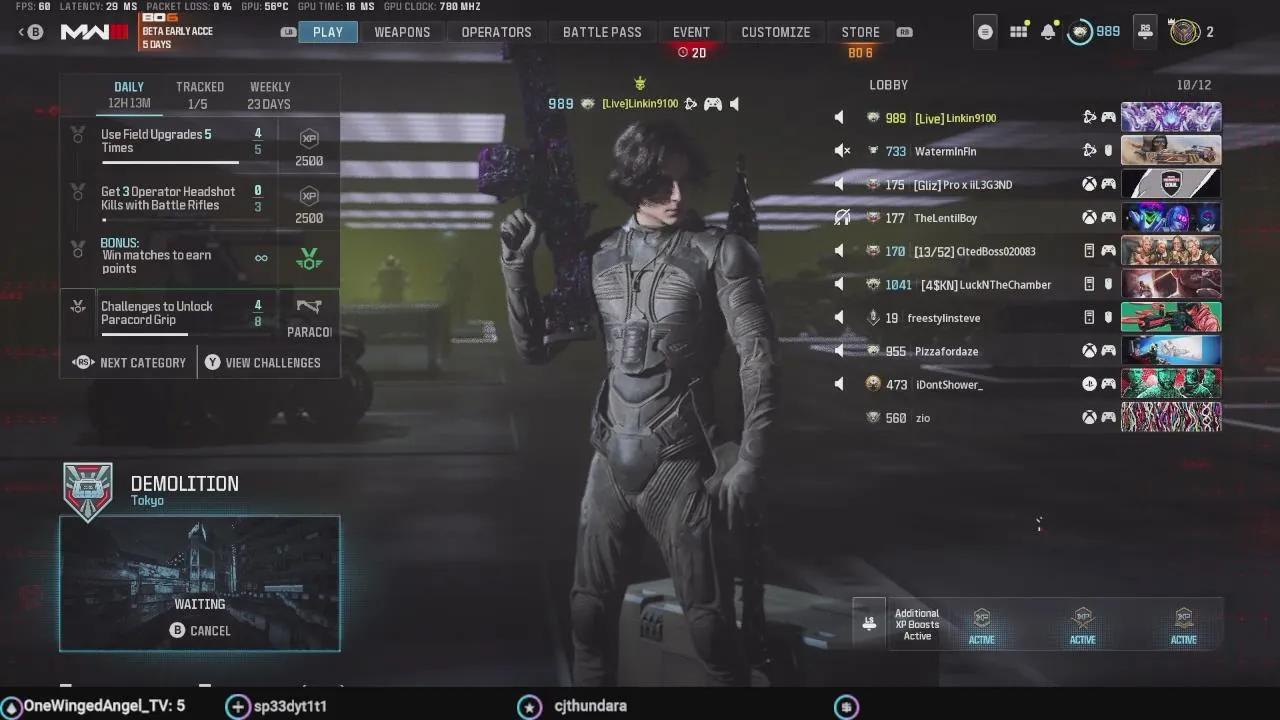Screen dimensions: 1280x720
Task: Click the channel options menu icon
Action: pyautogui.click(x=984, y=31)
